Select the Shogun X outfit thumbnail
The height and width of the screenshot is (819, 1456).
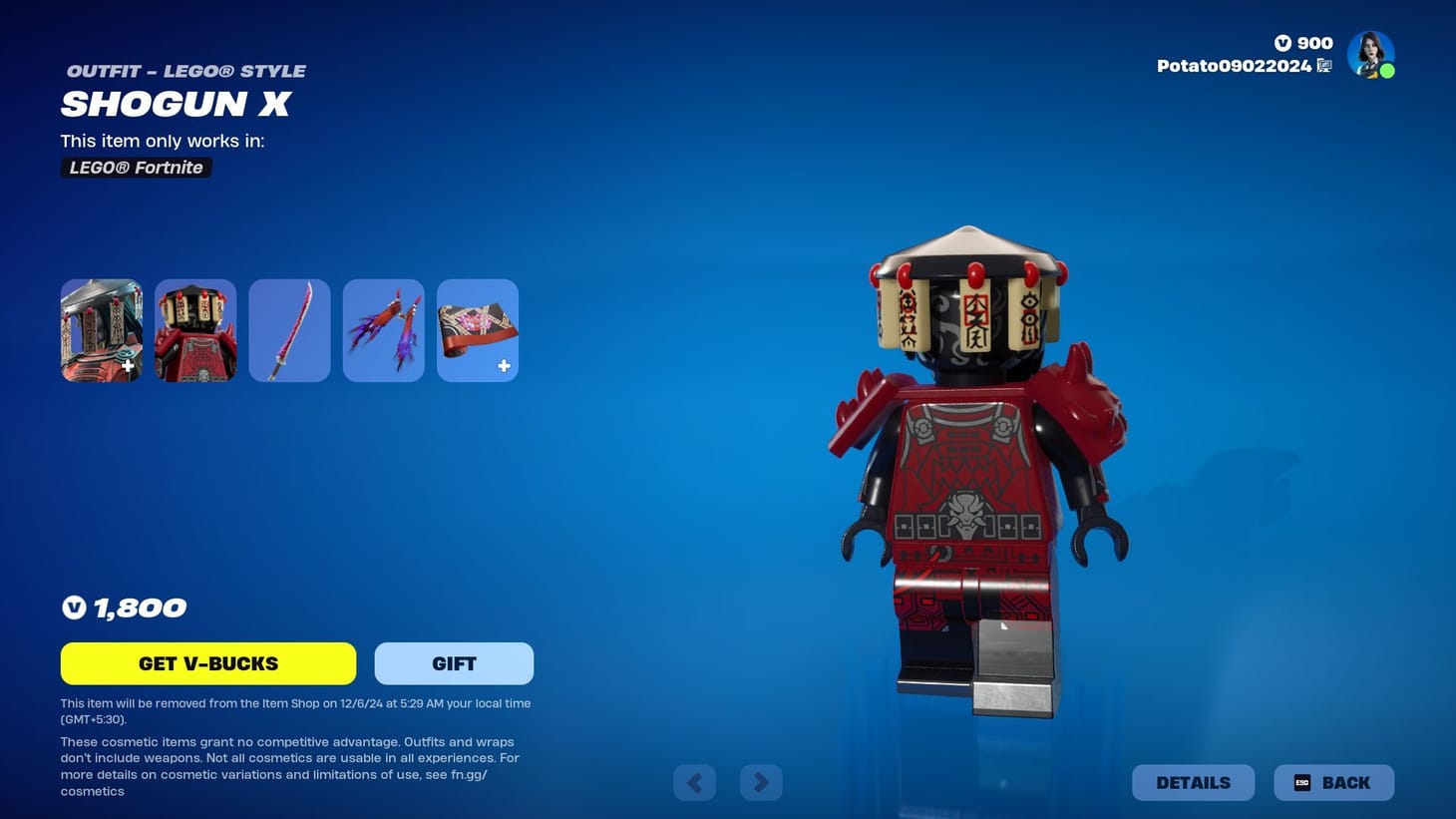point(100,329)
